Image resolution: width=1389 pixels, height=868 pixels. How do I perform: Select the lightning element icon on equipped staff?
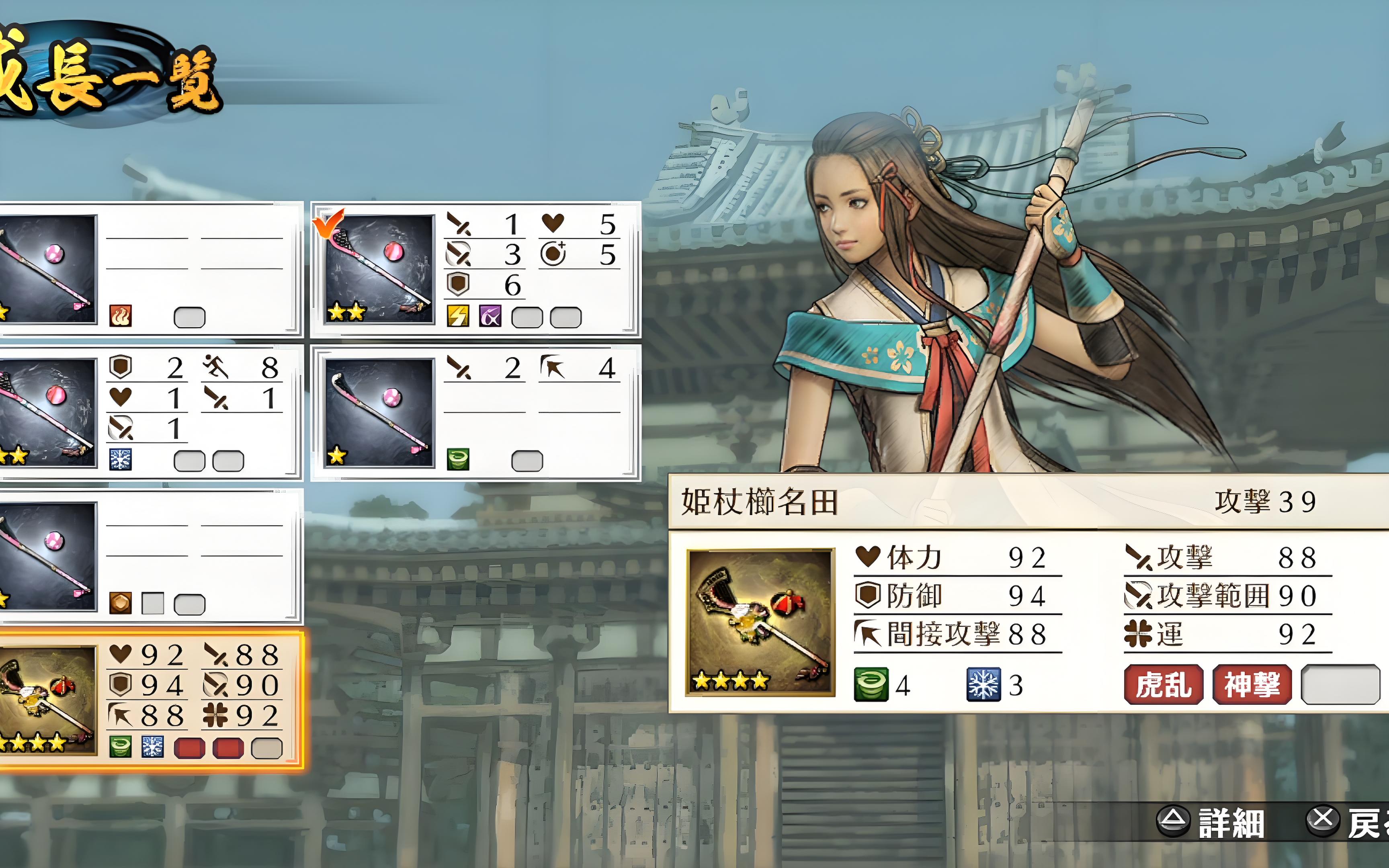[x=458, y=316]
